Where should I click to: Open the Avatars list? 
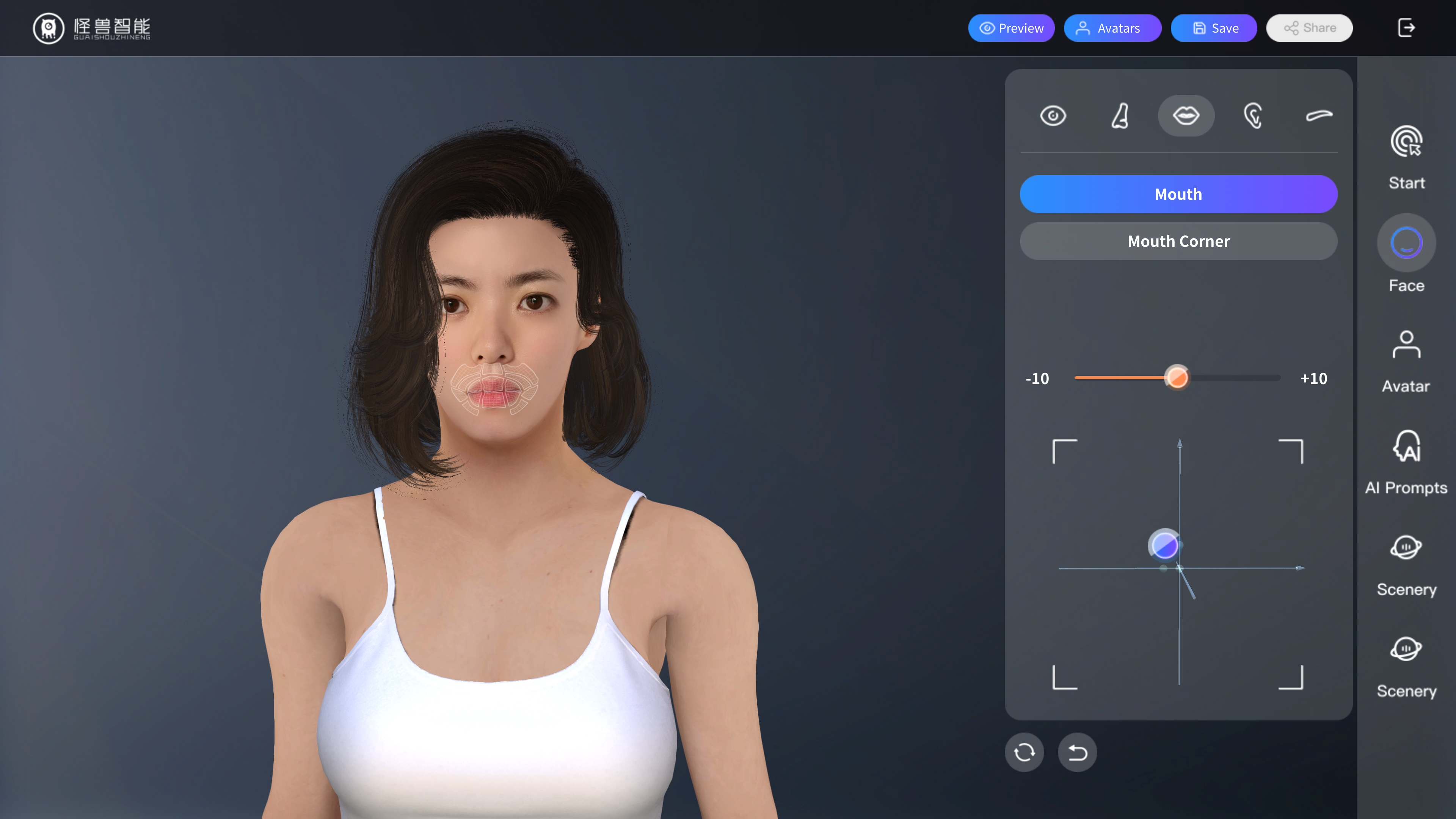(1112, 28)
